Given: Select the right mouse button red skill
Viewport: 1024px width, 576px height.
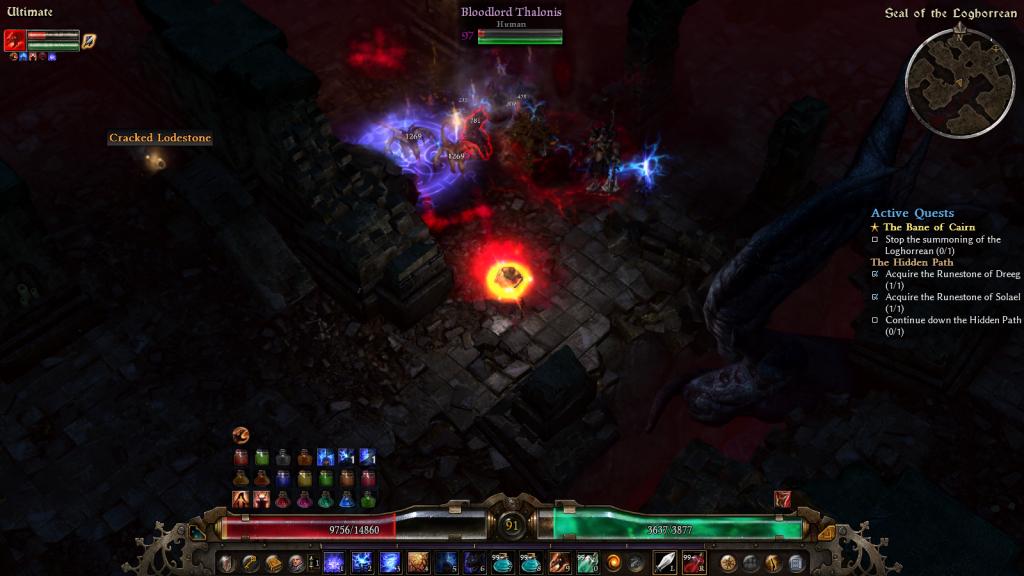Looking at the screenshot, I should click(693, 563).
